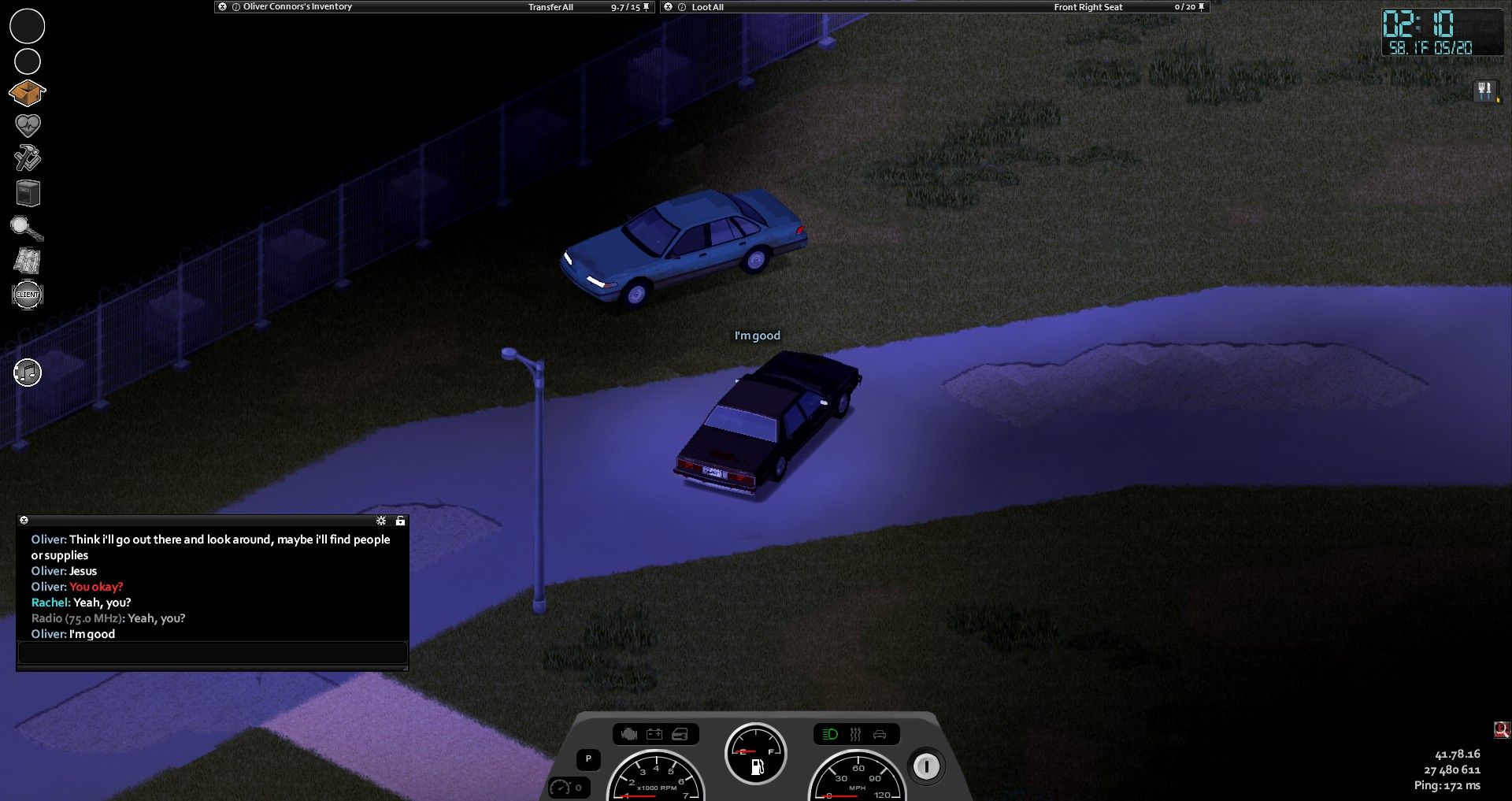Activate the magnifying glass search mode
Image resolution: width=1512 pixels, height=801 pixels.
point(27,228)
